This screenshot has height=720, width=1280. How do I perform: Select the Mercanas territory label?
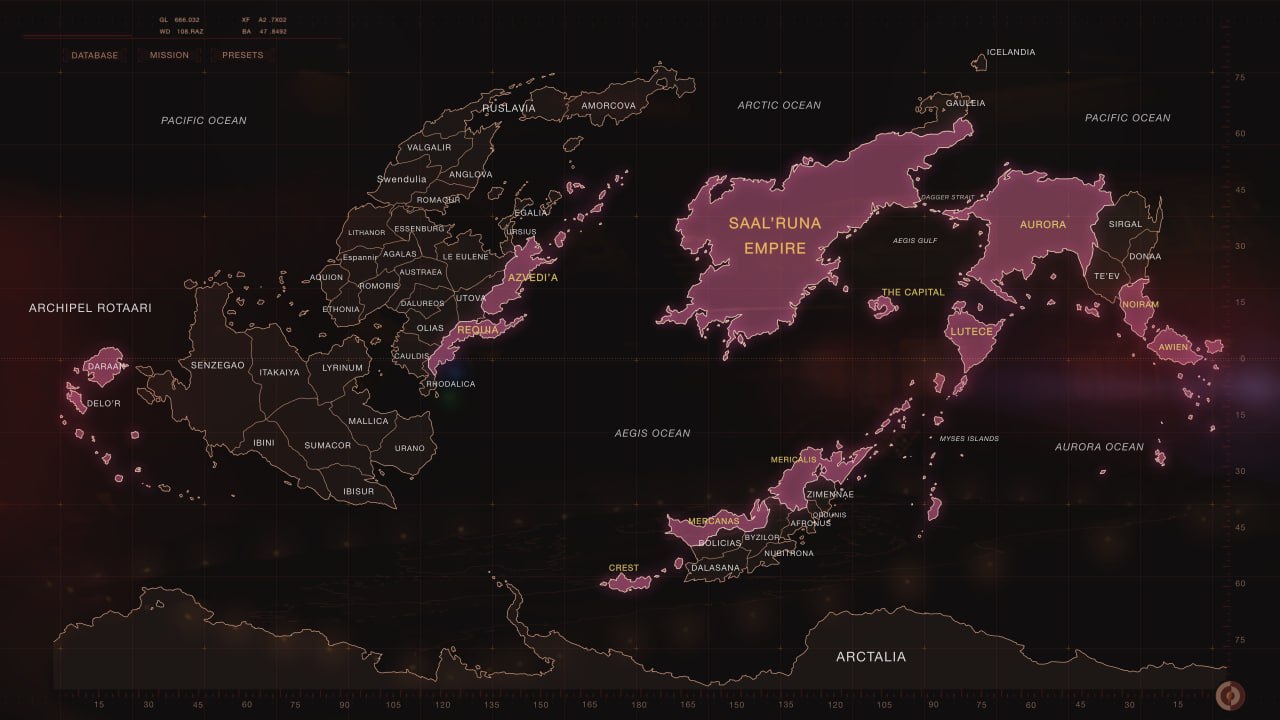(712, 520)
